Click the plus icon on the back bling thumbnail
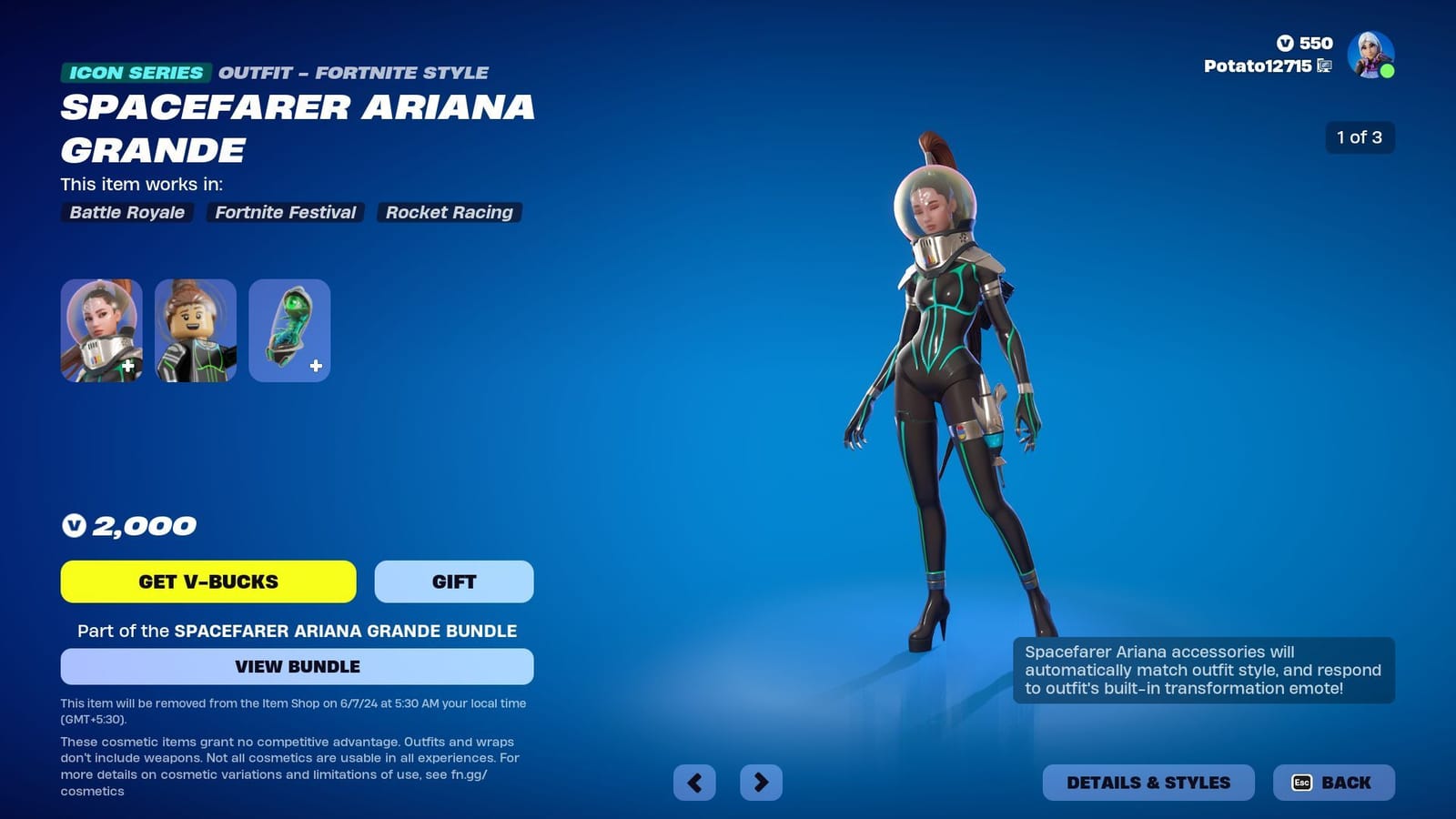The width and height of the screenshot is (1456, 819). [316, 367]
